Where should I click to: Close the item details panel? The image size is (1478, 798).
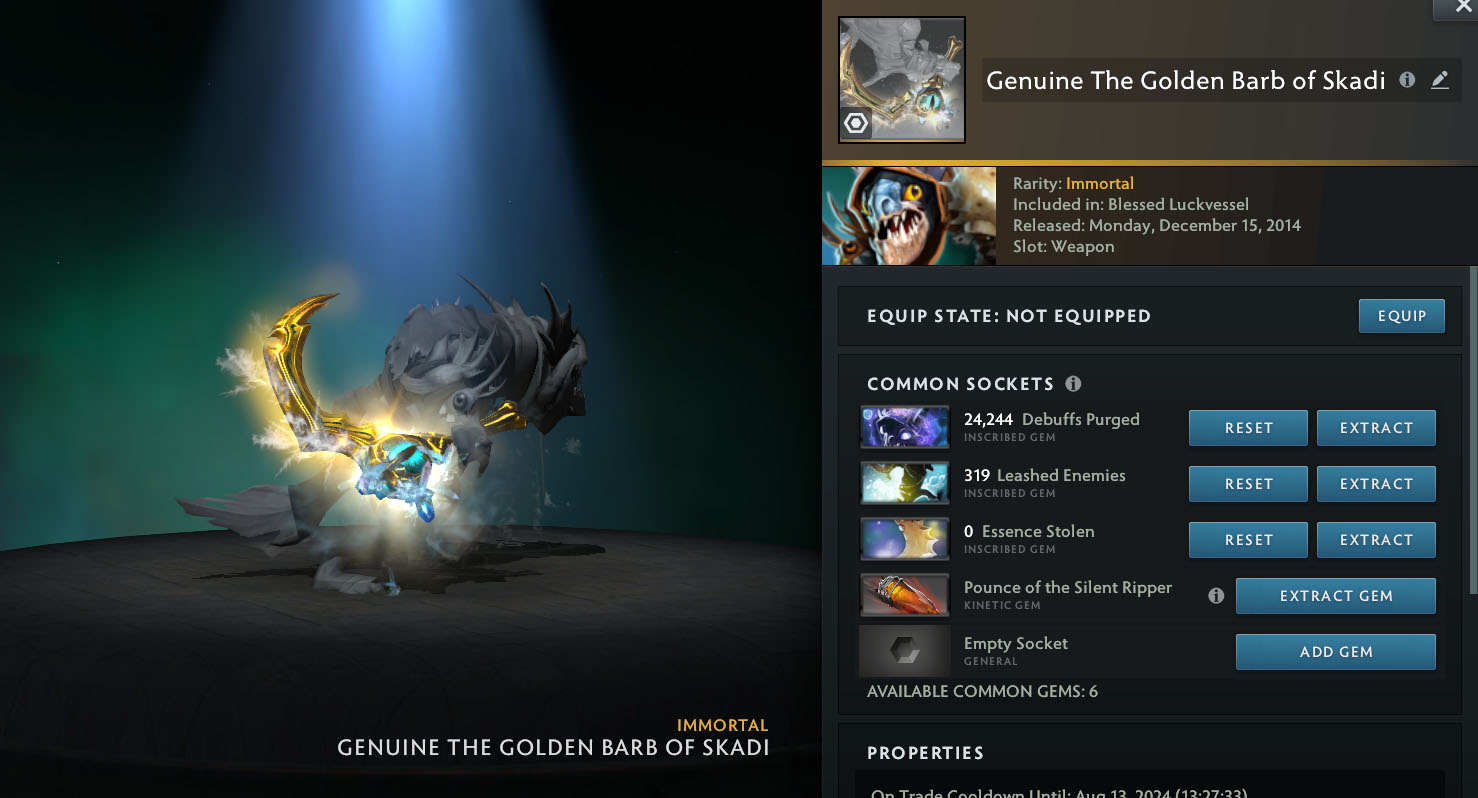point(1463,6)
